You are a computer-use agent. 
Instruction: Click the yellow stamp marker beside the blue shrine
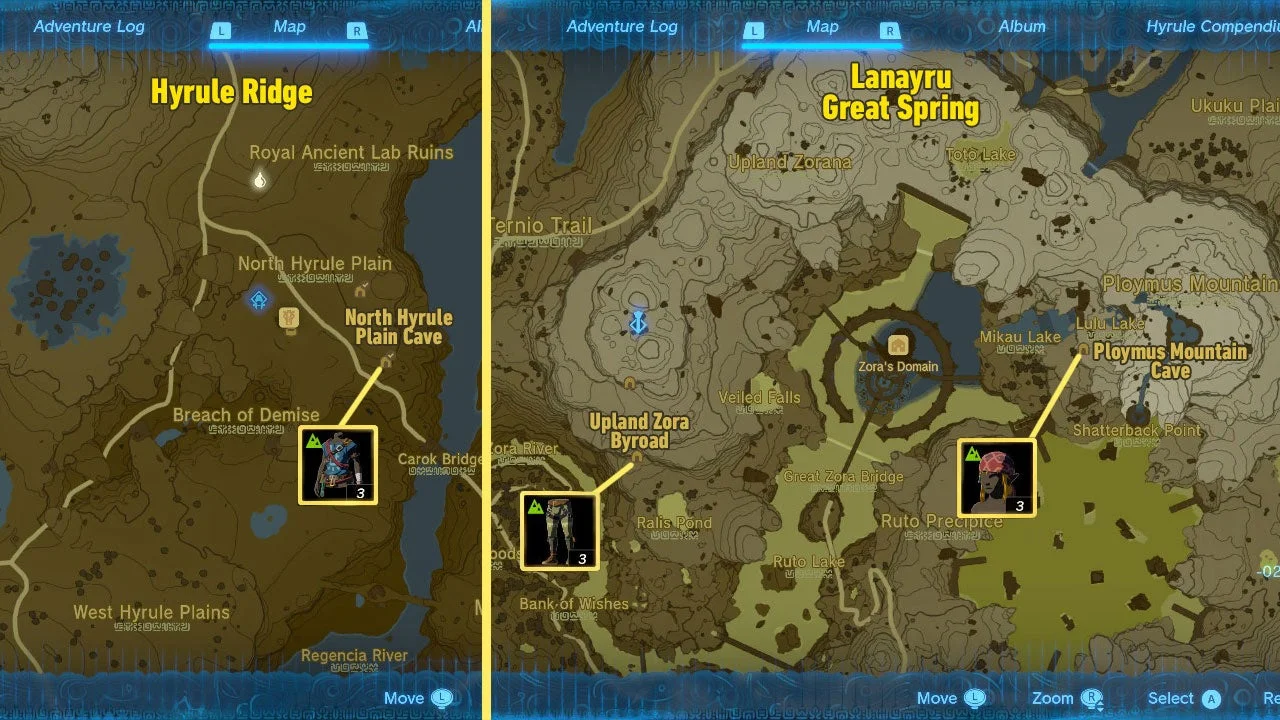[290, 318]
